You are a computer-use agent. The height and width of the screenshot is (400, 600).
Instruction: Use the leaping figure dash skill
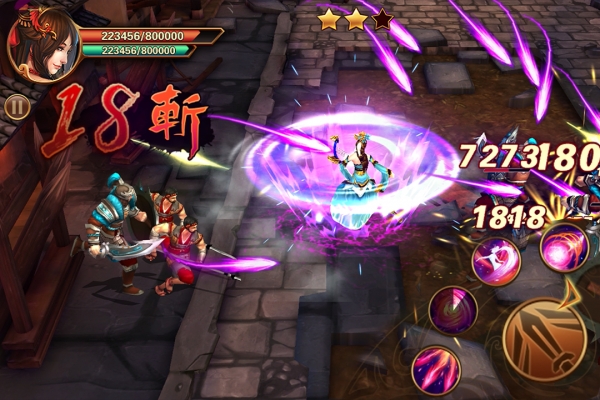pyautogui.click(x=496, y=261)
